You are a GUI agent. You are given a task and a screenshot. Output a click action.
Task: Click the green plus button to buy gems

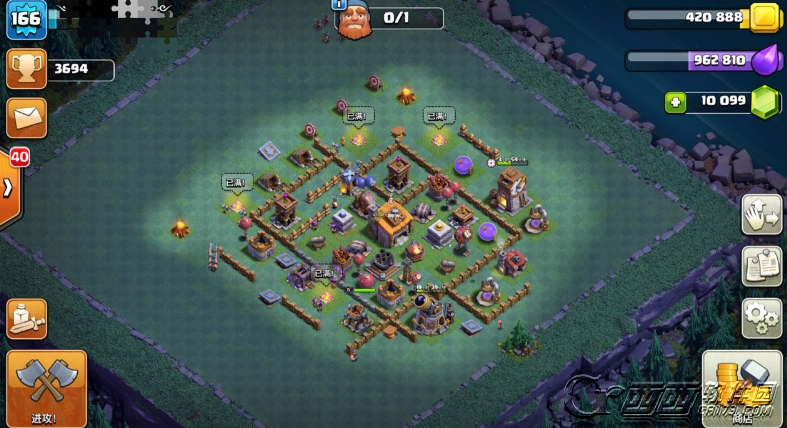[x=676, y=101]
